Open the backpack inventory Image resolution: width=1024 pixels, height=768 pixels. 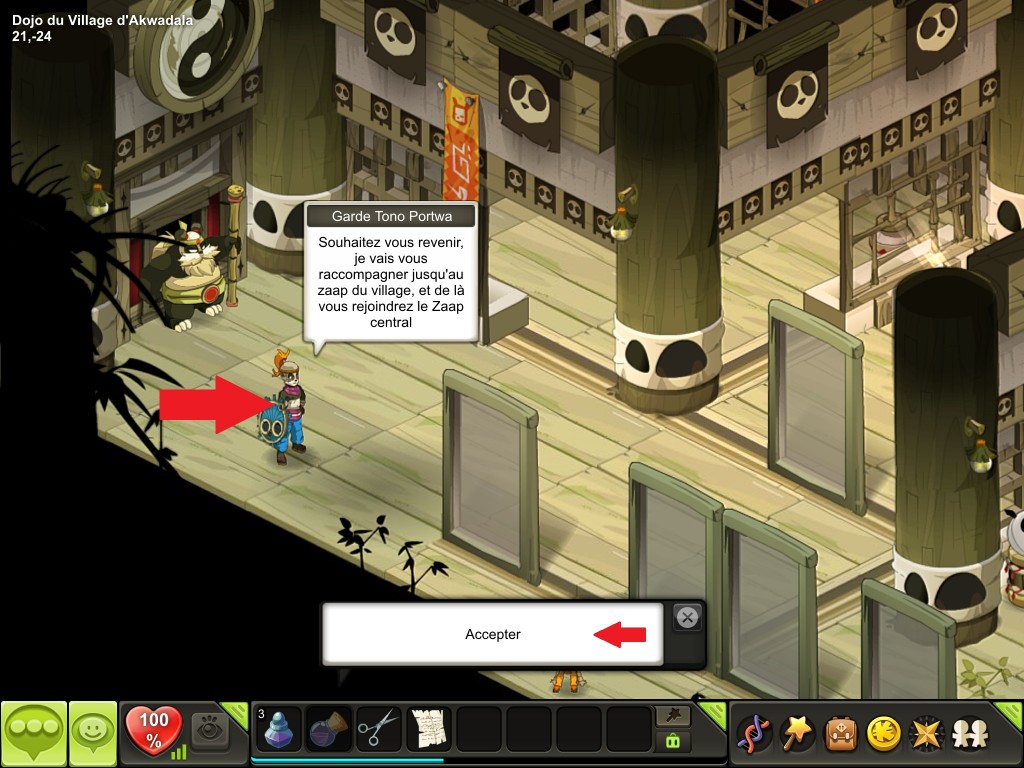838,734
